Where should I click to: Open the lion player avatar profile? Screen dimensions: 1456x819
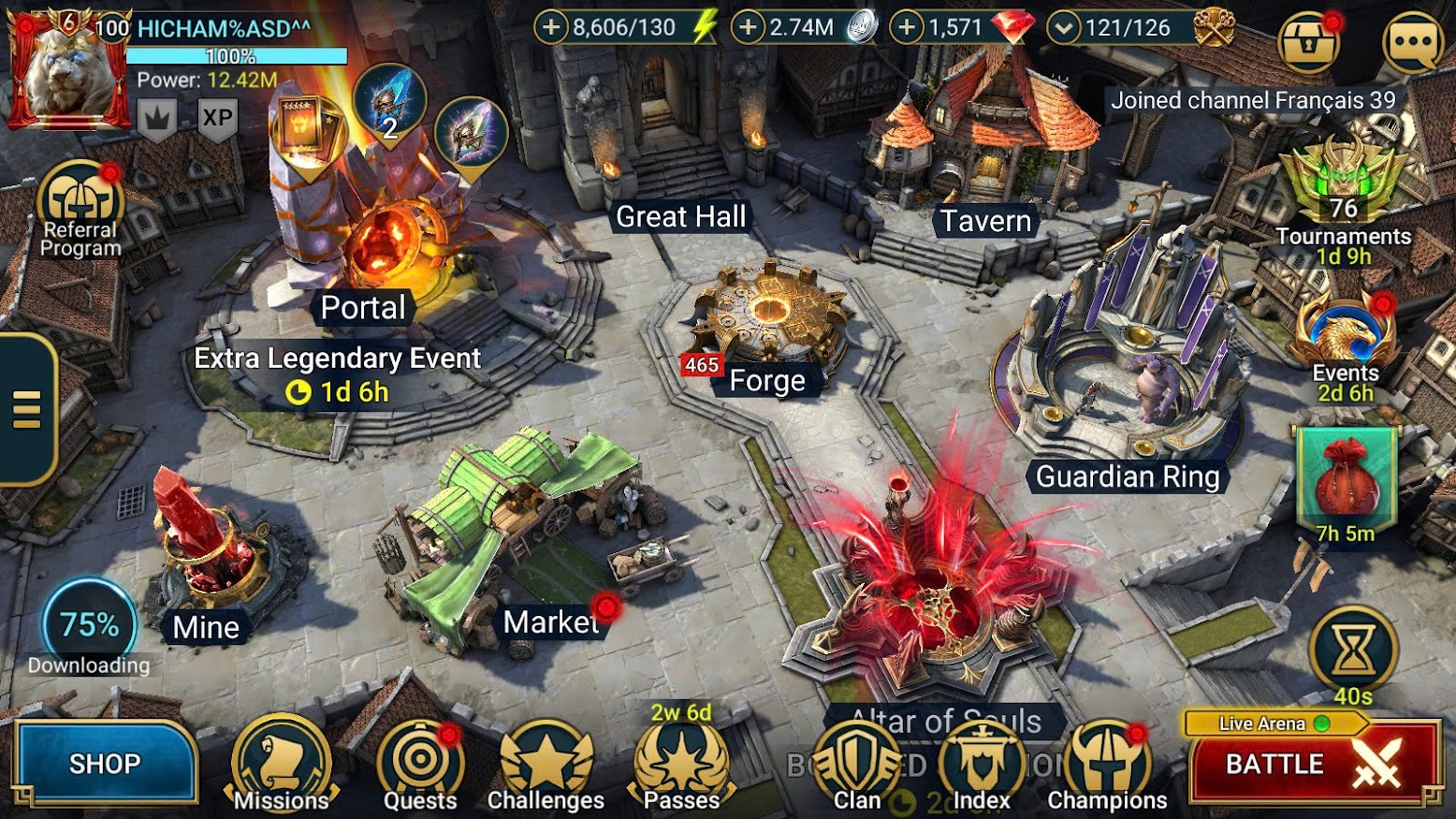pos(67,70)
